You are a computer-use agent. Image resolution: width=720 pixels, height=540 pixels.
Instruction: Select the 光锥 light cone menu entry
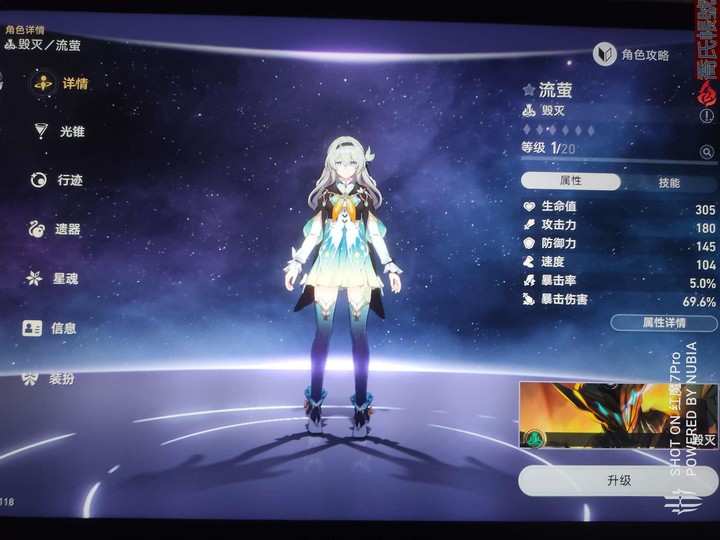60,131
